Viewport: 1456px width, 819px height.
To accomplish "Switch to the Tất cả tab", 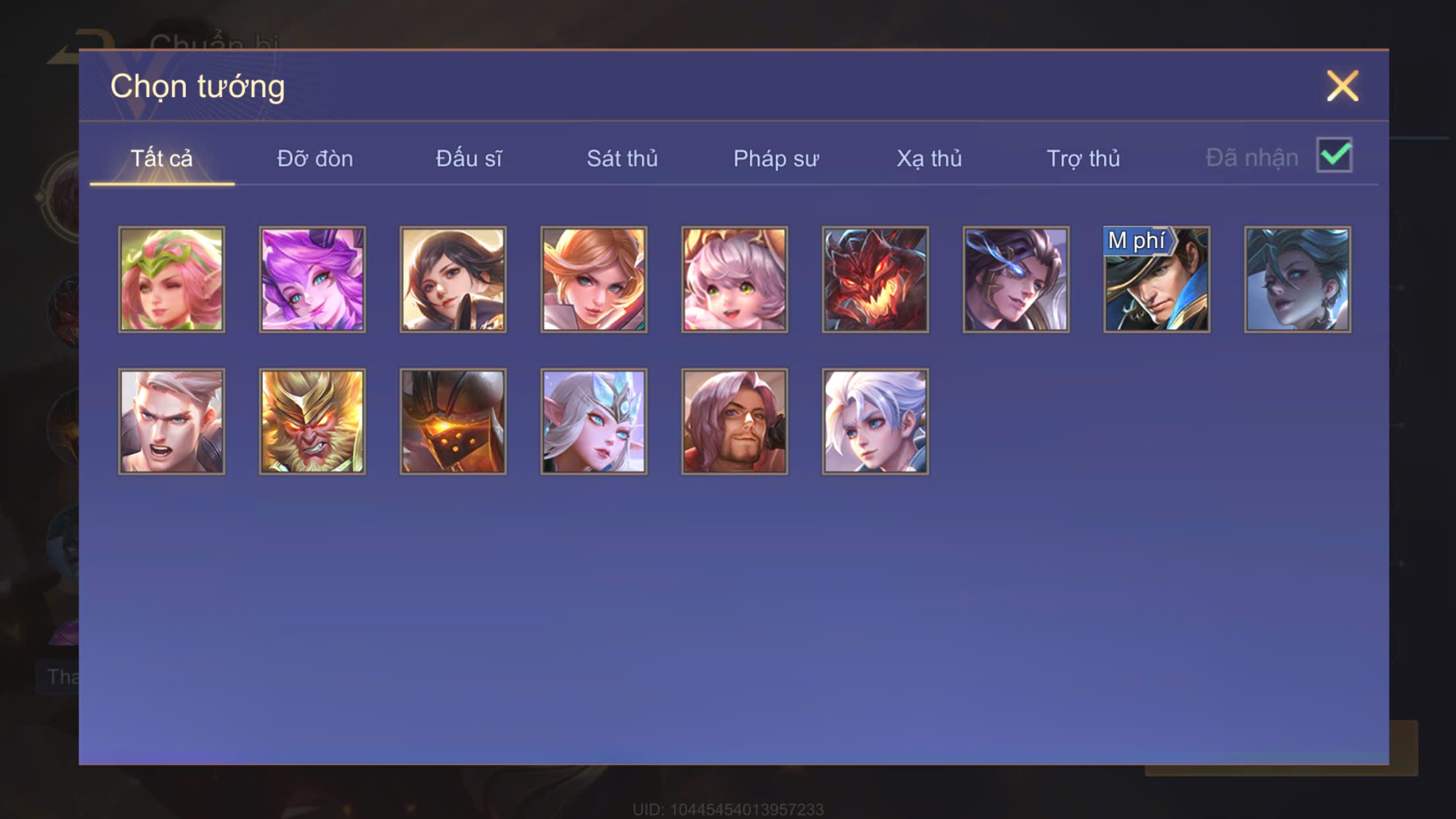I will 162,159.
